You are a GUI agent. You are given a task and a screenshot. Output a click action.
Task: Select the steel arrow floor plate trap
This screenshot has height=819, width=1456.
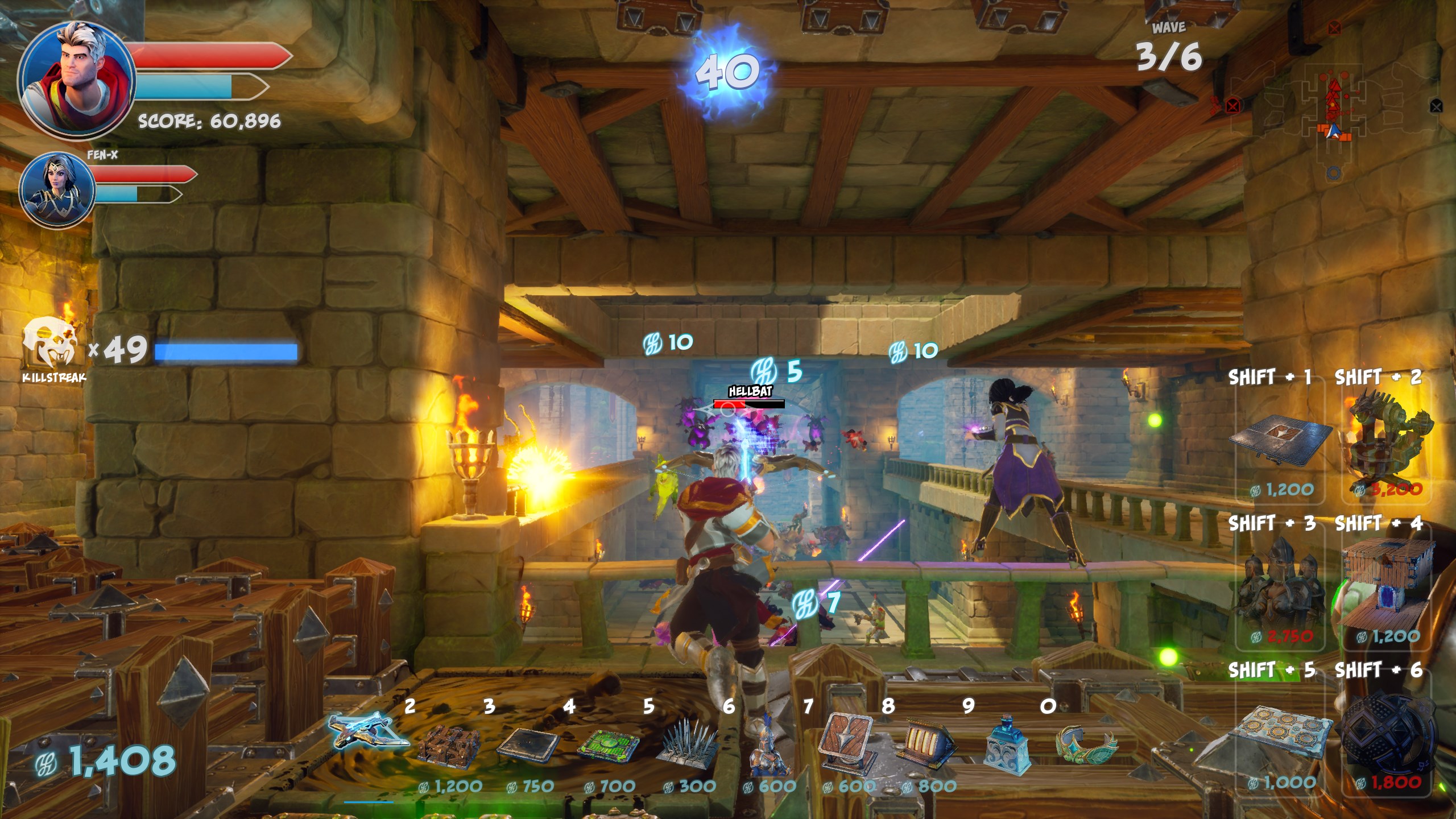coord(1280,441)
